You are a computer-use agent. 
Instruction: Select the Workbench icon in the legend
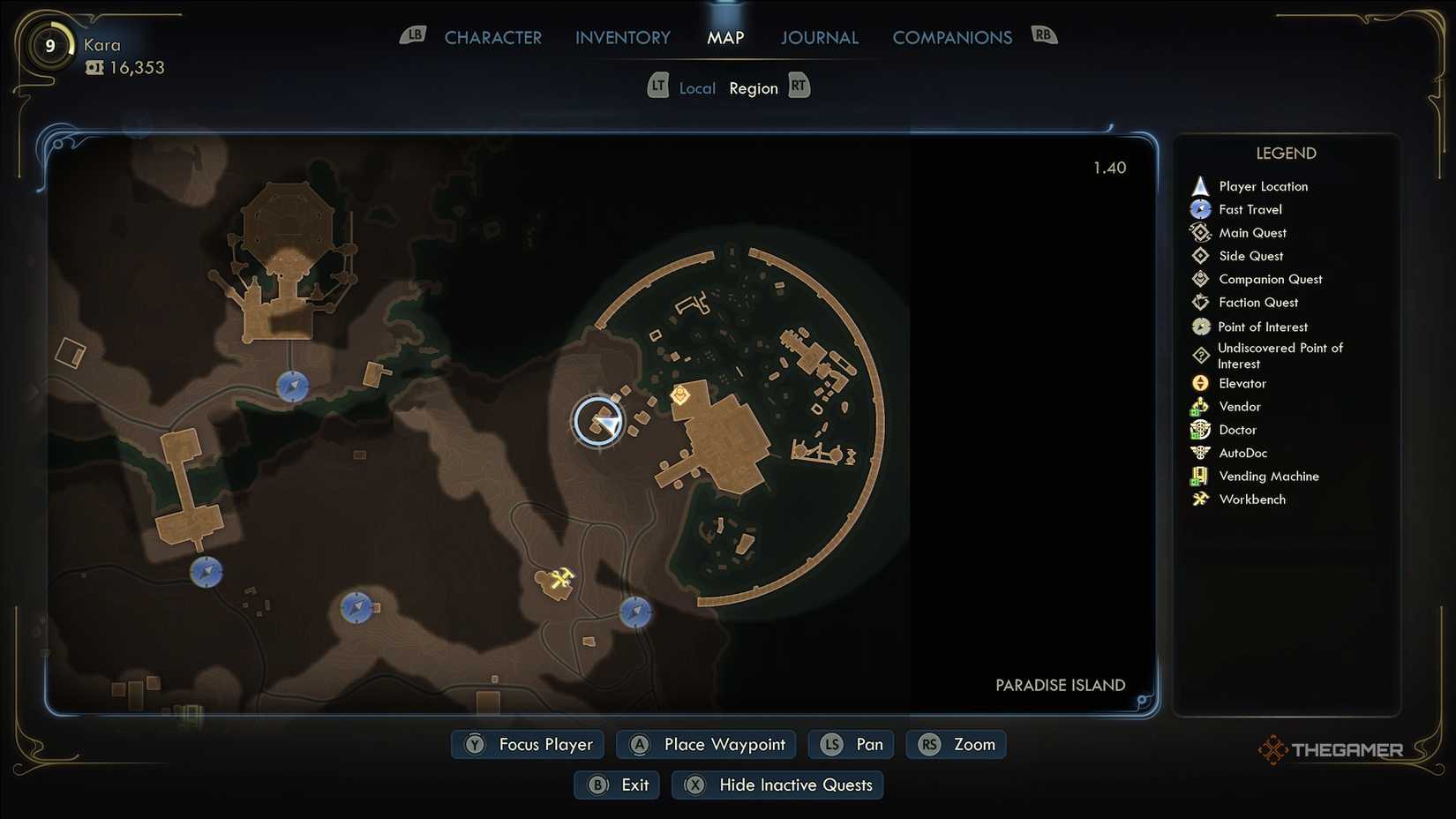pos(1200,499)
